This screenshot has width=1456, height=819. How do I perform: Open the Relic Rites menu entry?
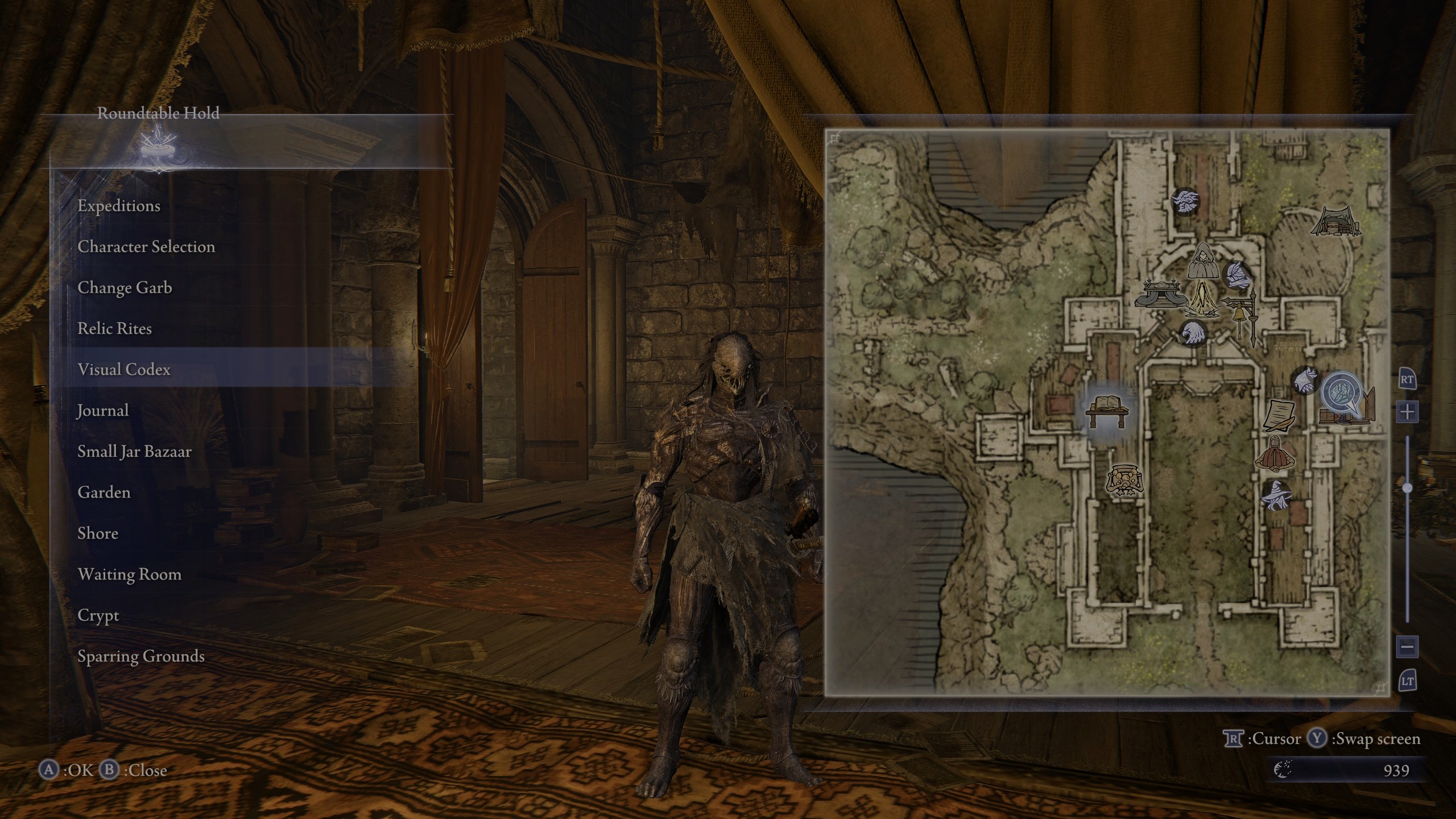tap(115, 329)
